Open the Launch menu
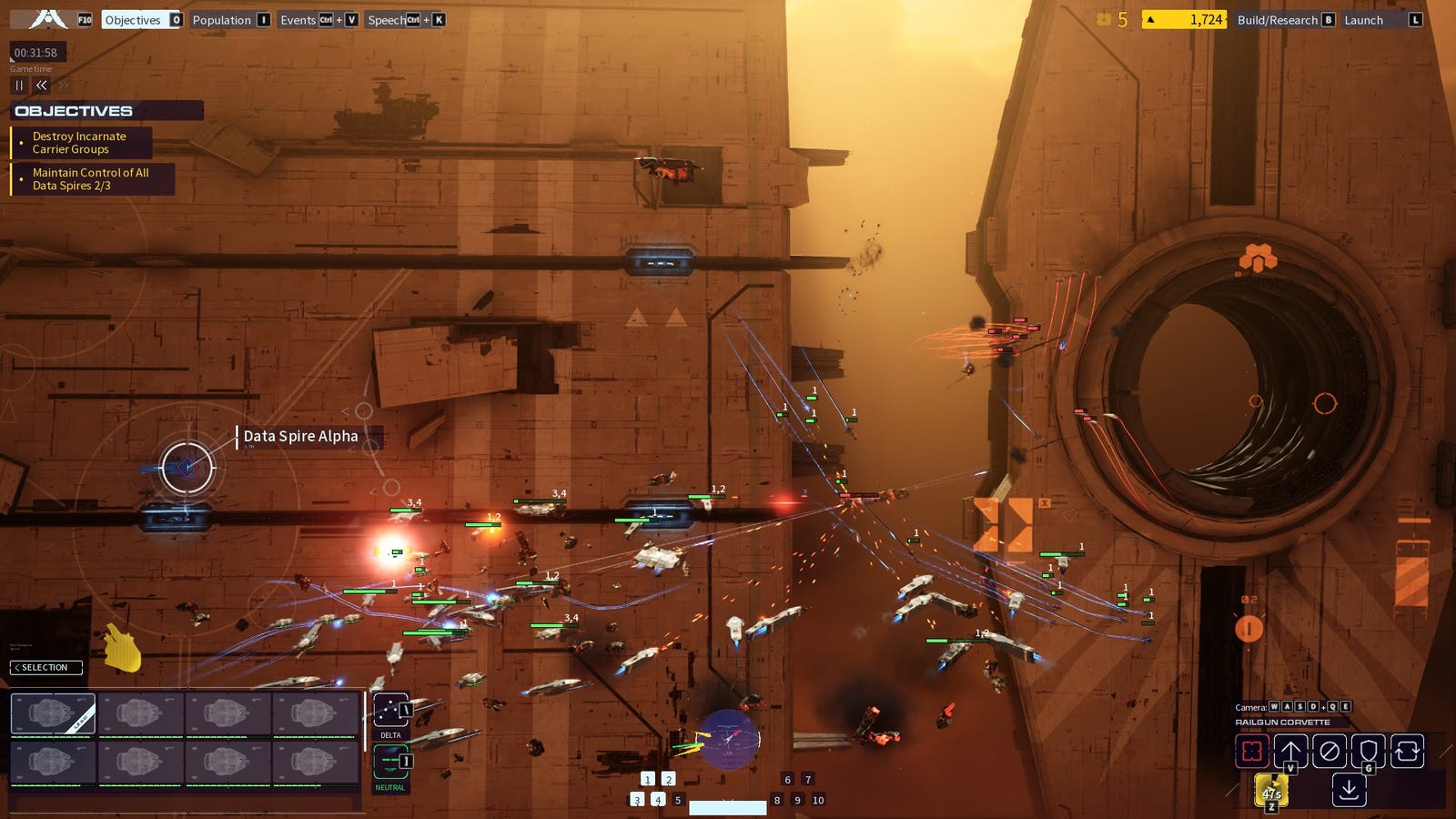 [1363, 20]
